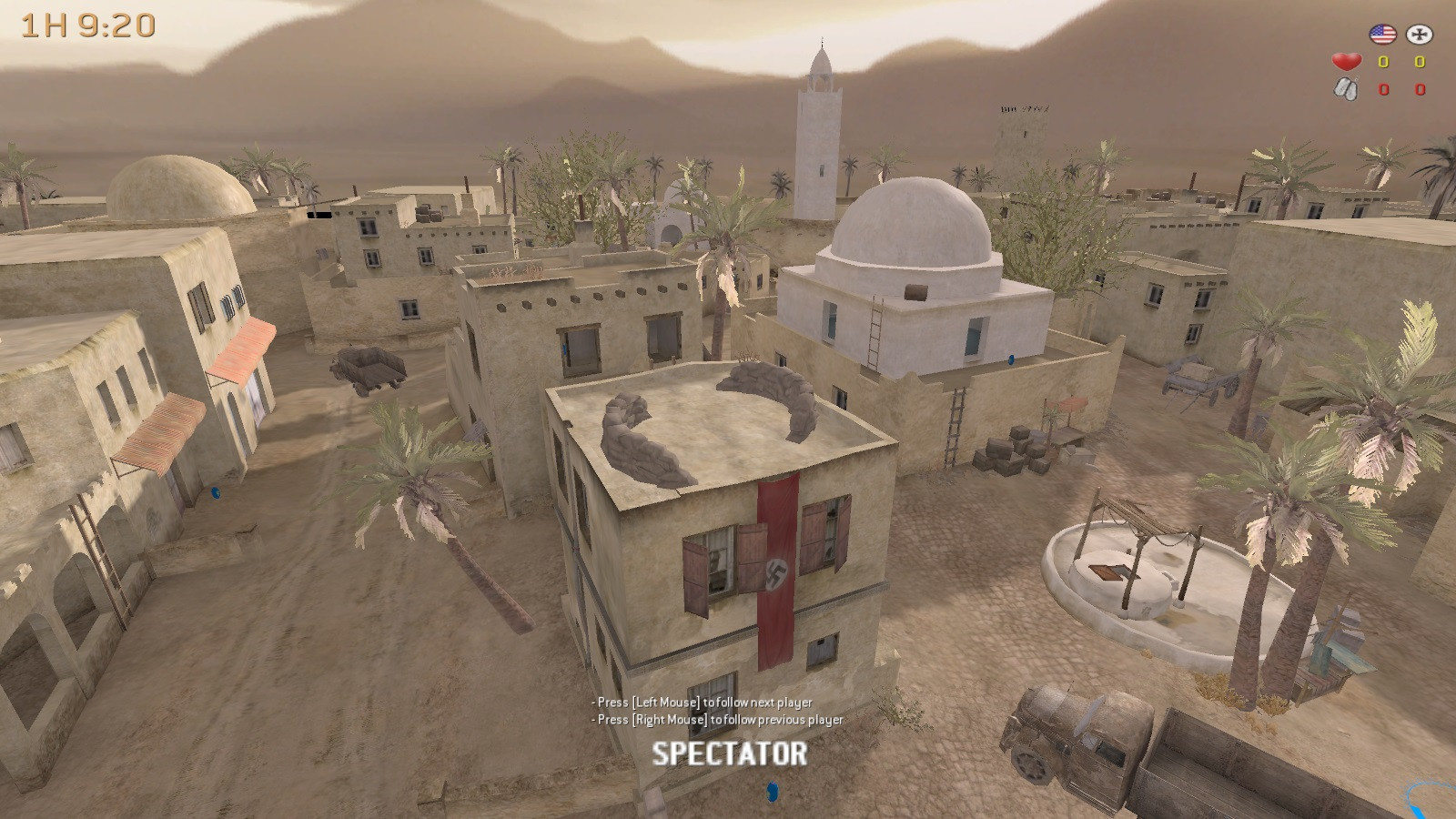Click 'Press [Right Mouse] to follow previous player'
Viewport: 1456px width, 819px height.
pyautogui.click(x=717, y=718)
